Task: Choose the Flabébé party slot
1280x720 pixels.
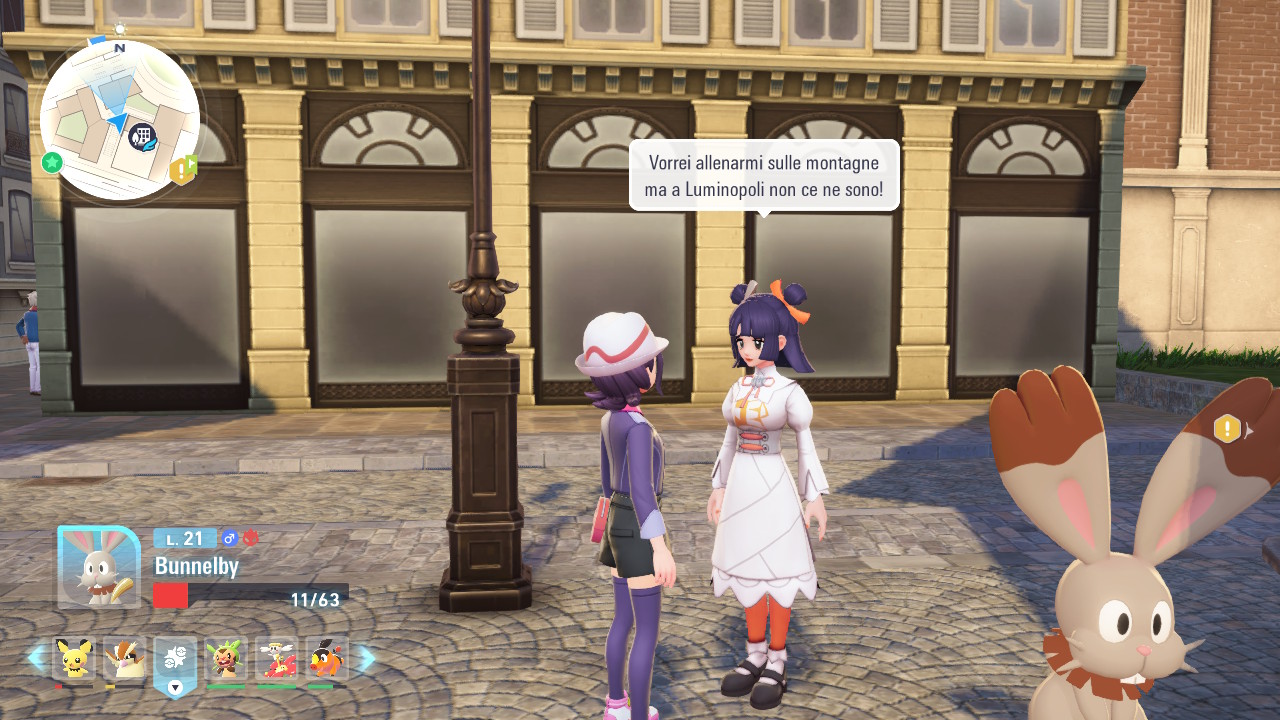Action: [276, 658]
